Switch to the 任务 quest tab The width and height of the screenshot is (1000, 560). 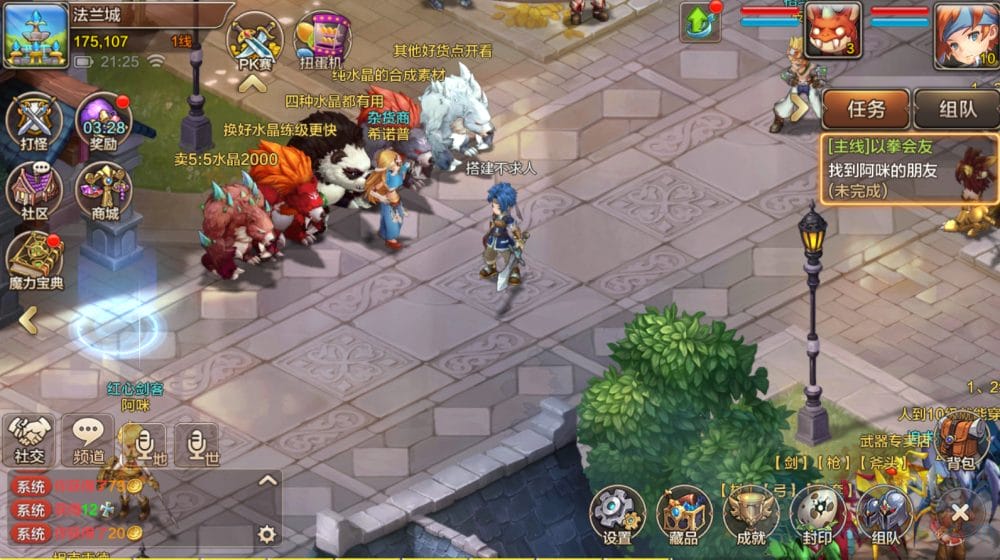(865, 109)
